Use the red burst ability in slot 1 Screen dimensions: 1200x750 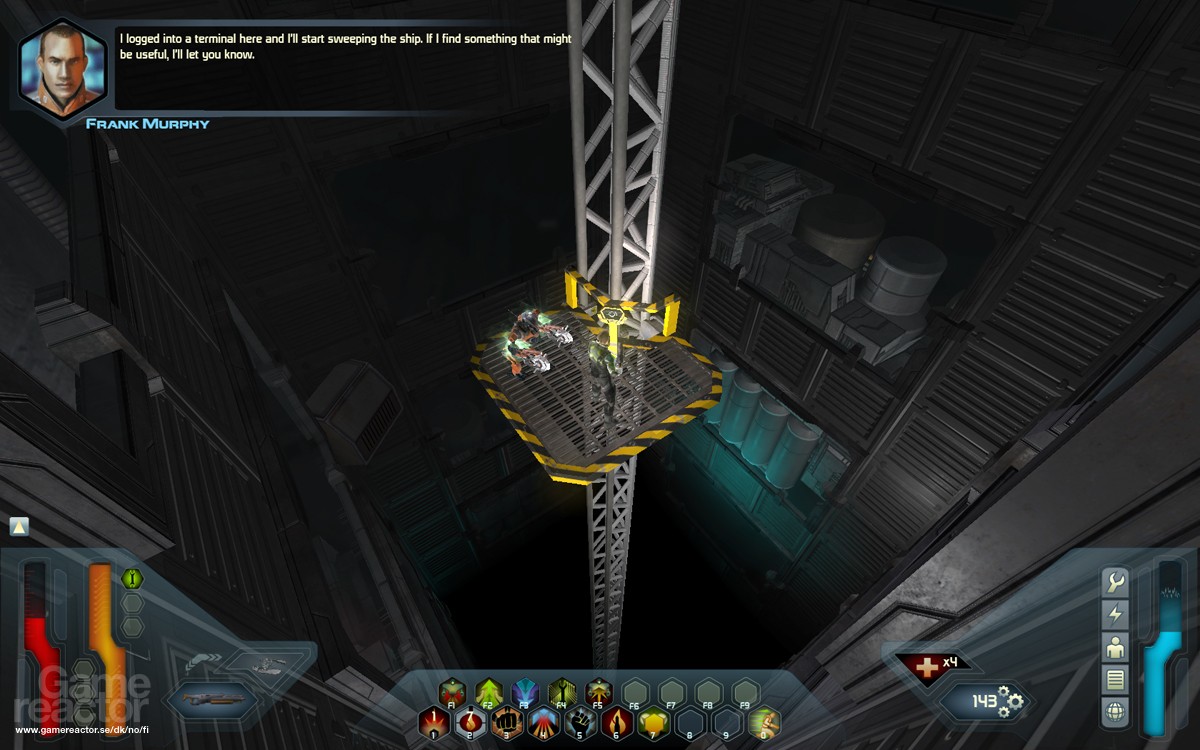point(433,722)
